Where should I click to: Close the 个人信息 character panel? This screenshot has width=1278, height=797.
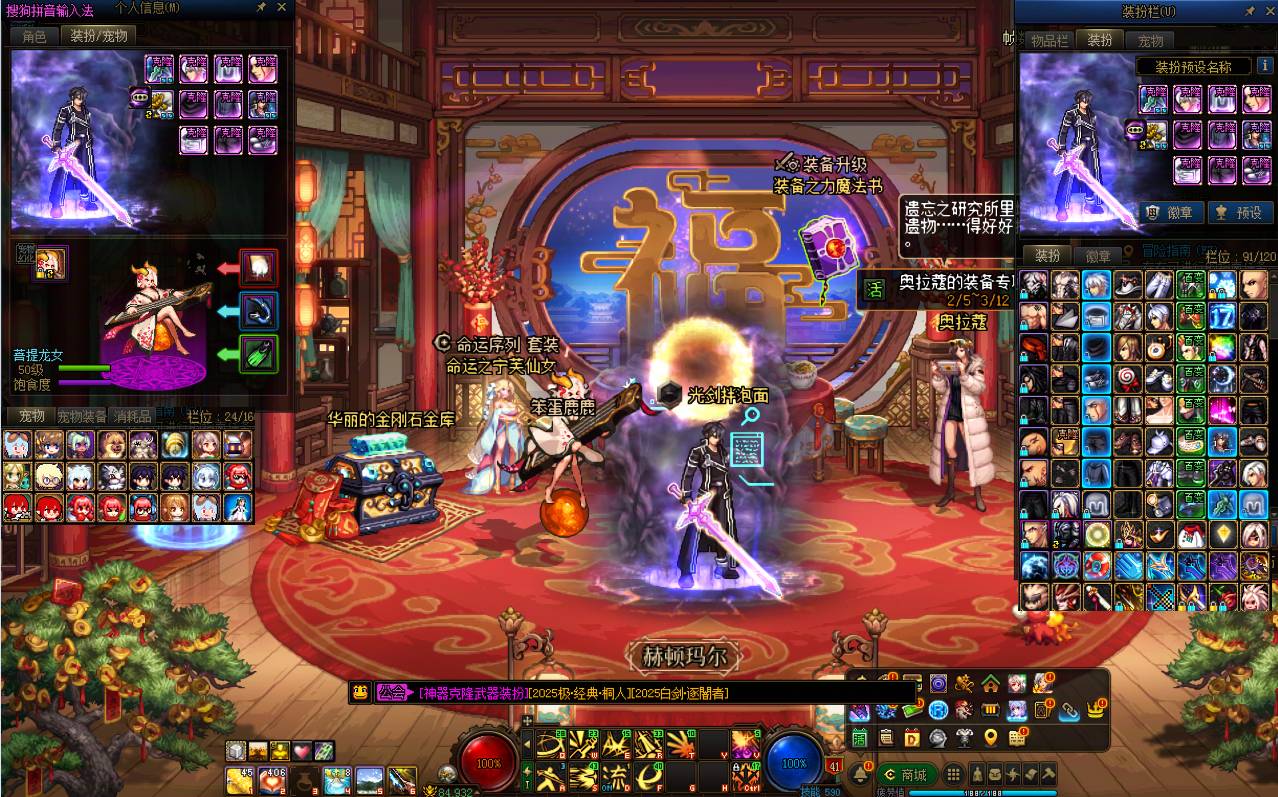tap(281, 7)
